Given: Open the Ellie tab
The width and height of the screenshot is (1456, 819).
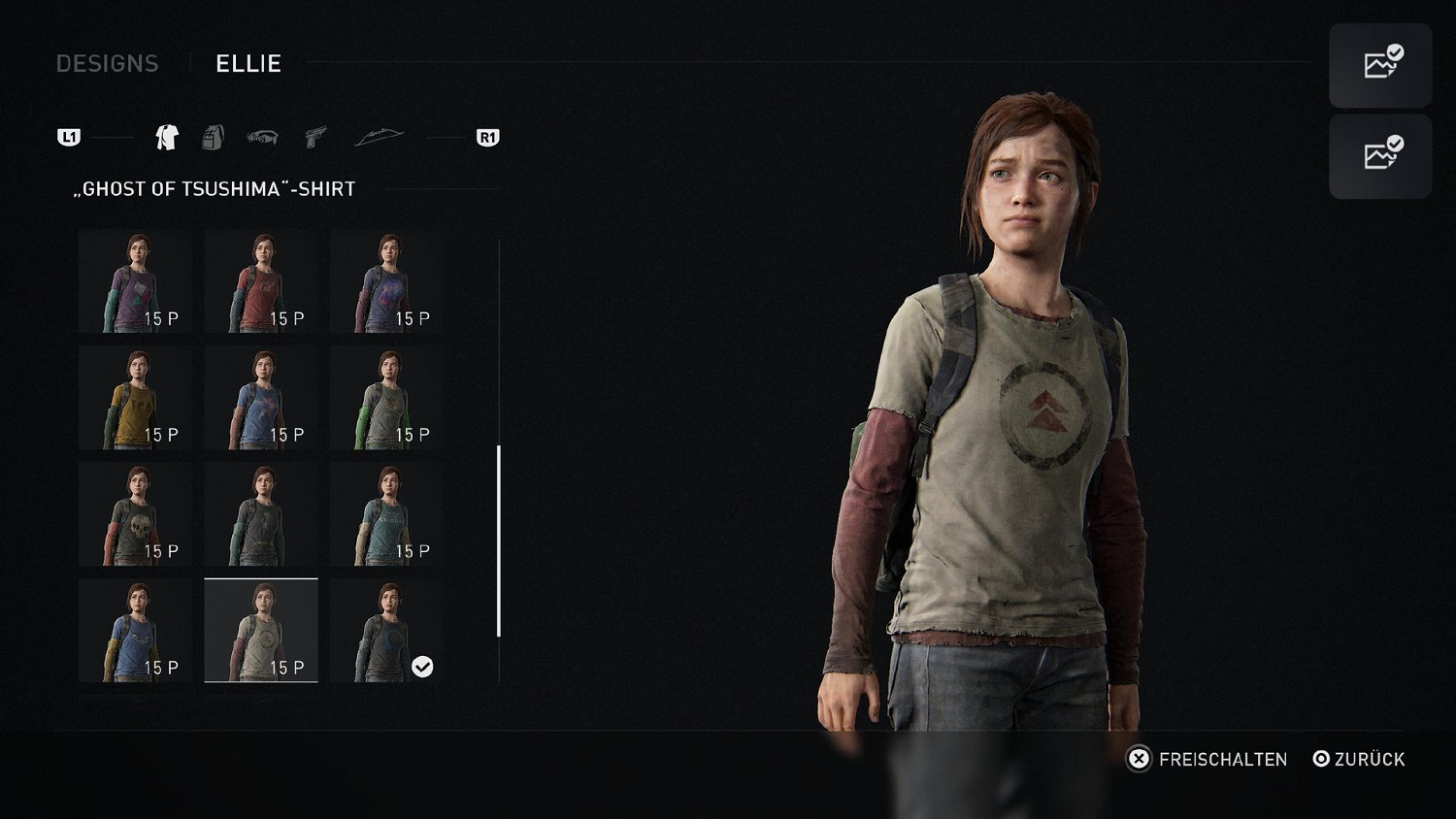Looking at the screenshot, I should (x=248, y=63).
